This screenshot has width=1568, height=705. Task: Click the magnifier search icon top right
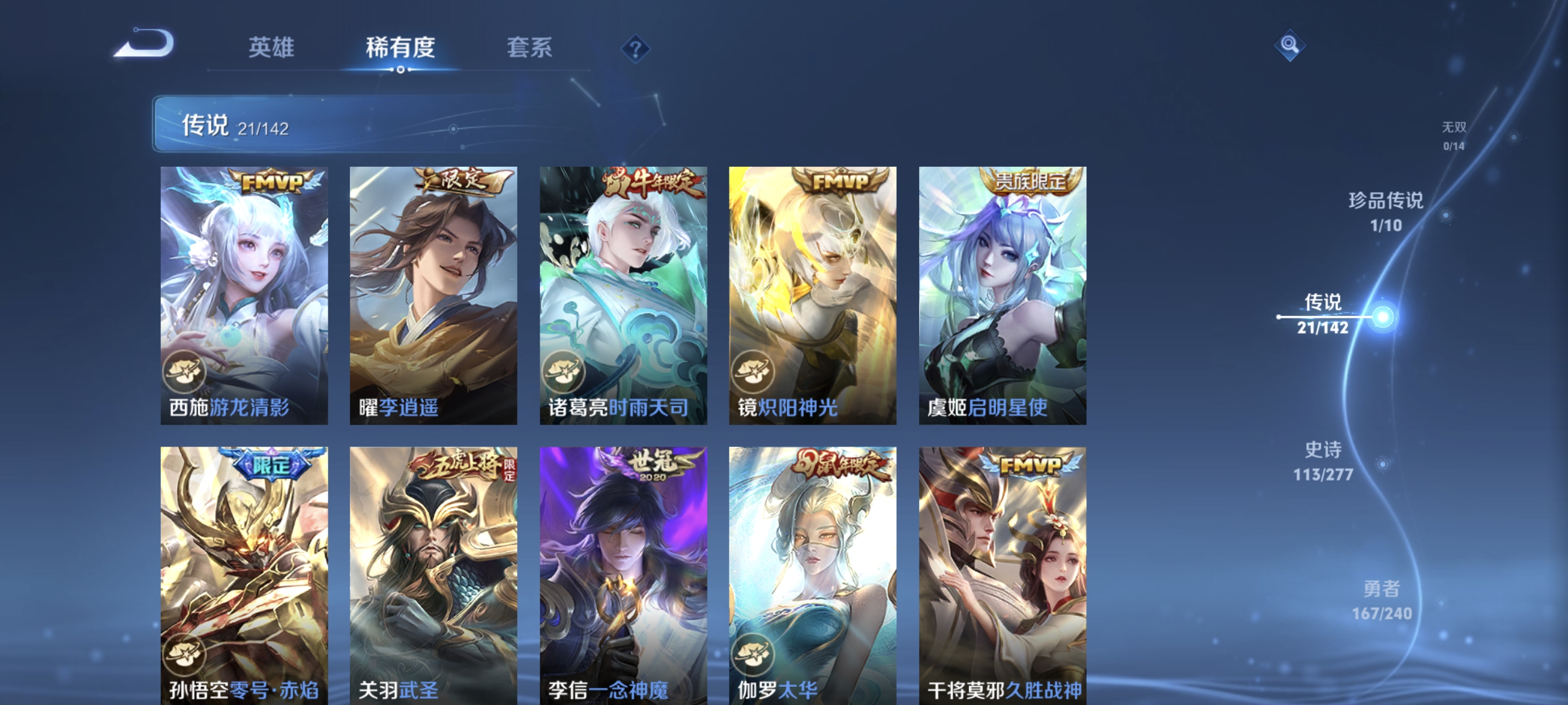tap(1290, 45)
